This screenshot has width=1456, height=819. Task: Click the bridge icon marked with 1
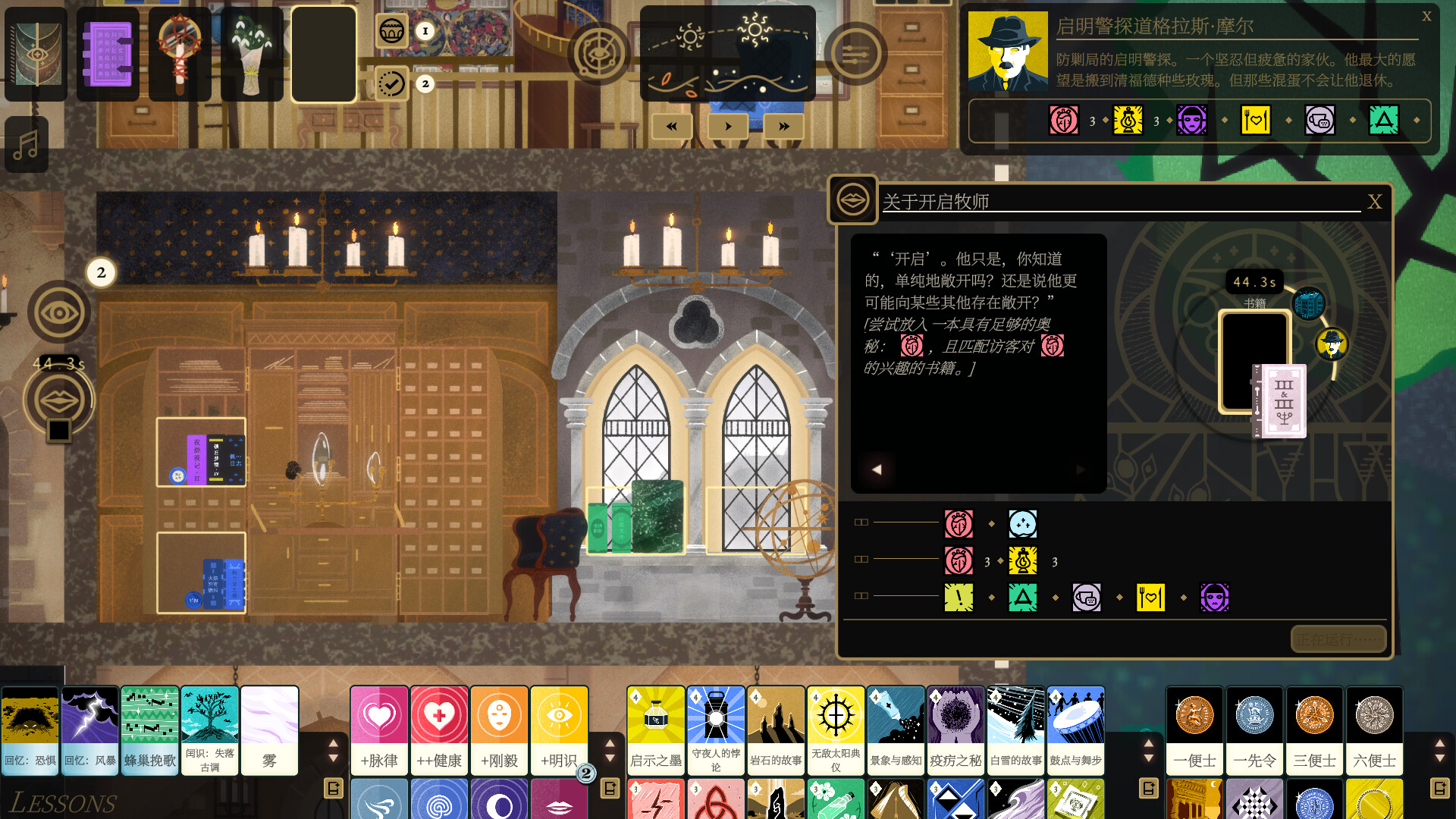click(x=392, y=32)
